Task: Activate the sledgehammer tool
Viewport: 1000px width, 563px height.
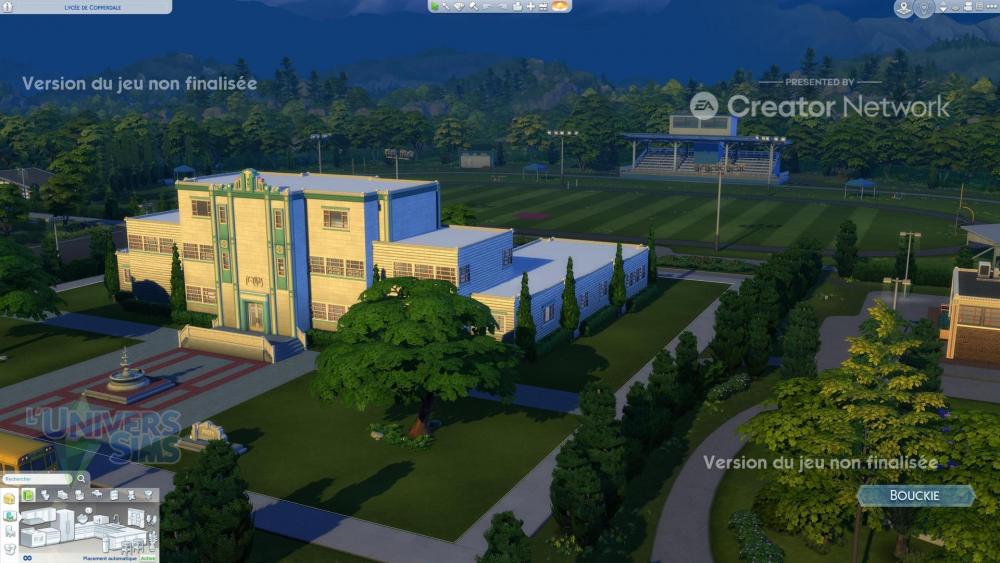Action: [475, 6]
